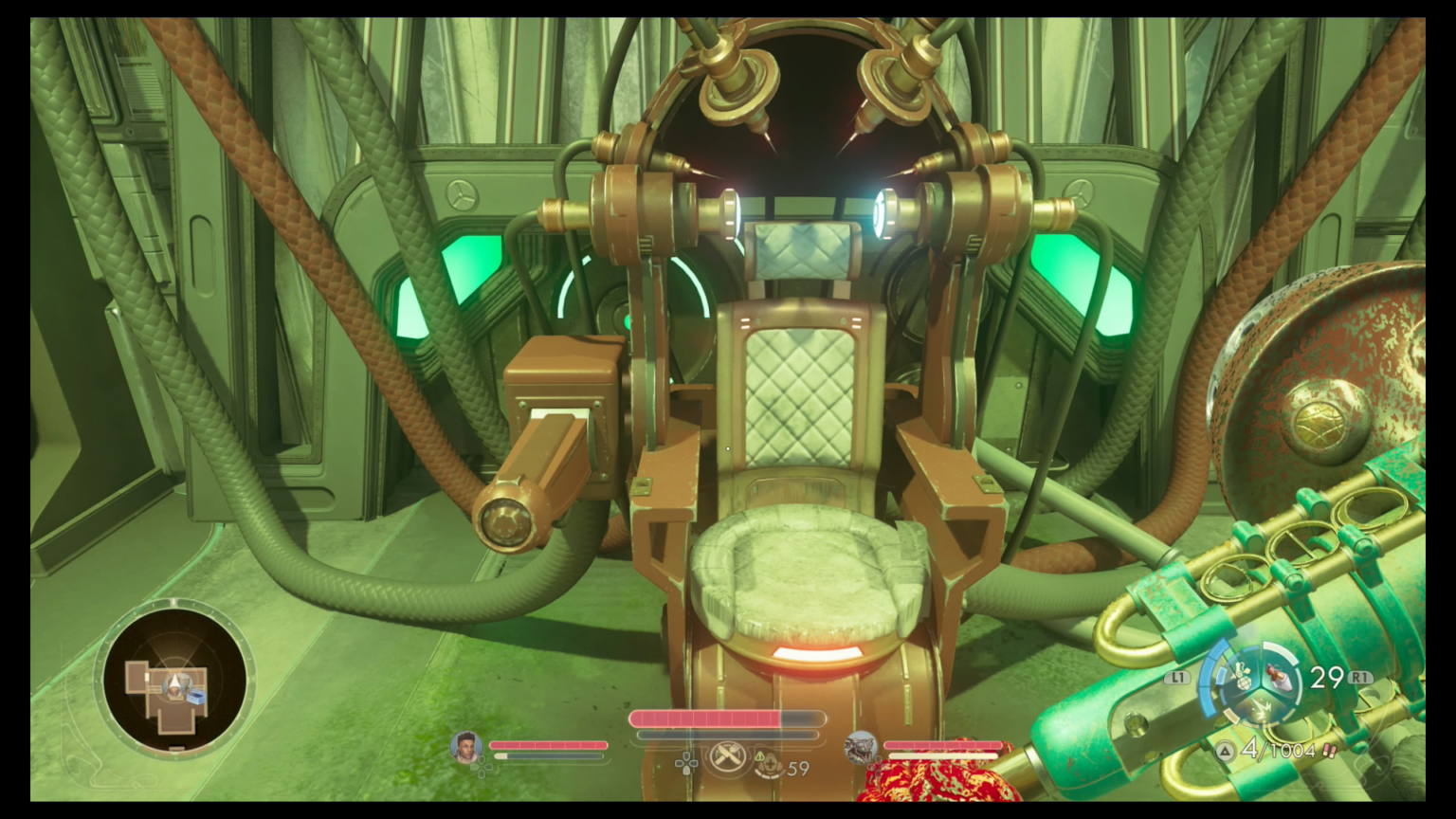Click the Adreno inhaler icon showing 59

tap(770, 765)
